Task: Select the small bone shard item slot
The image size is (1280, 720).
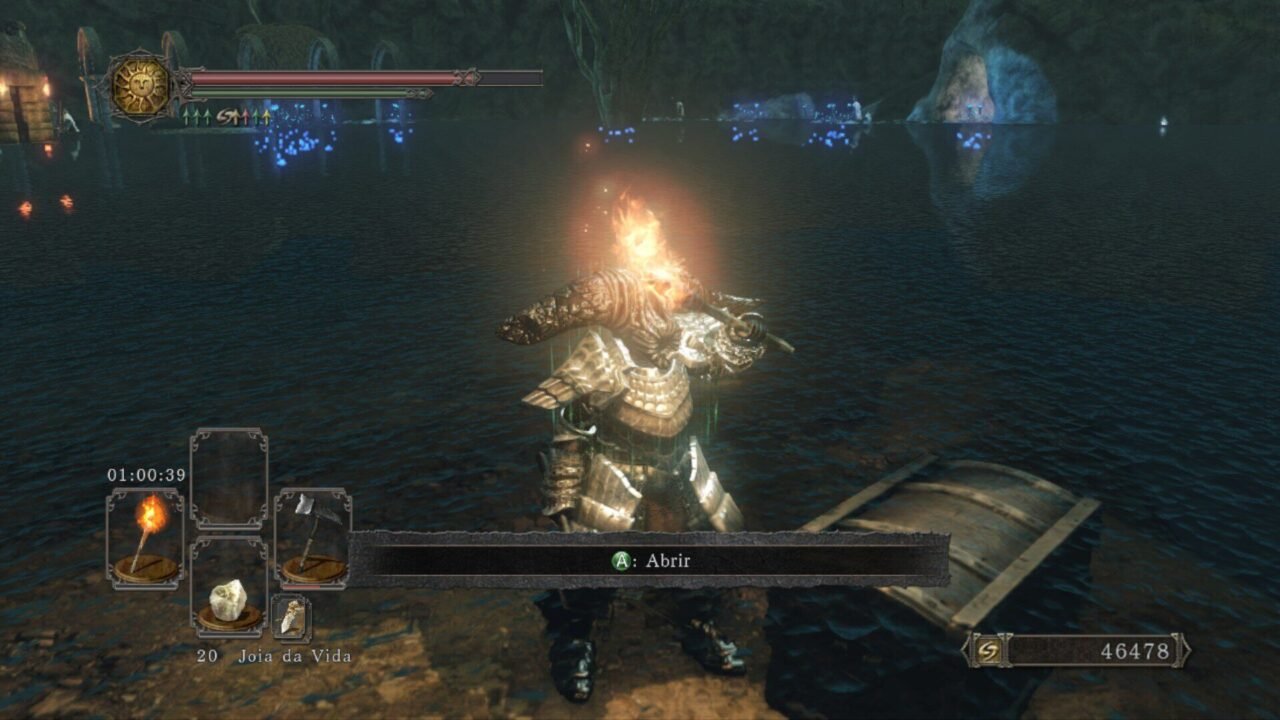Action: coord(291,617)
